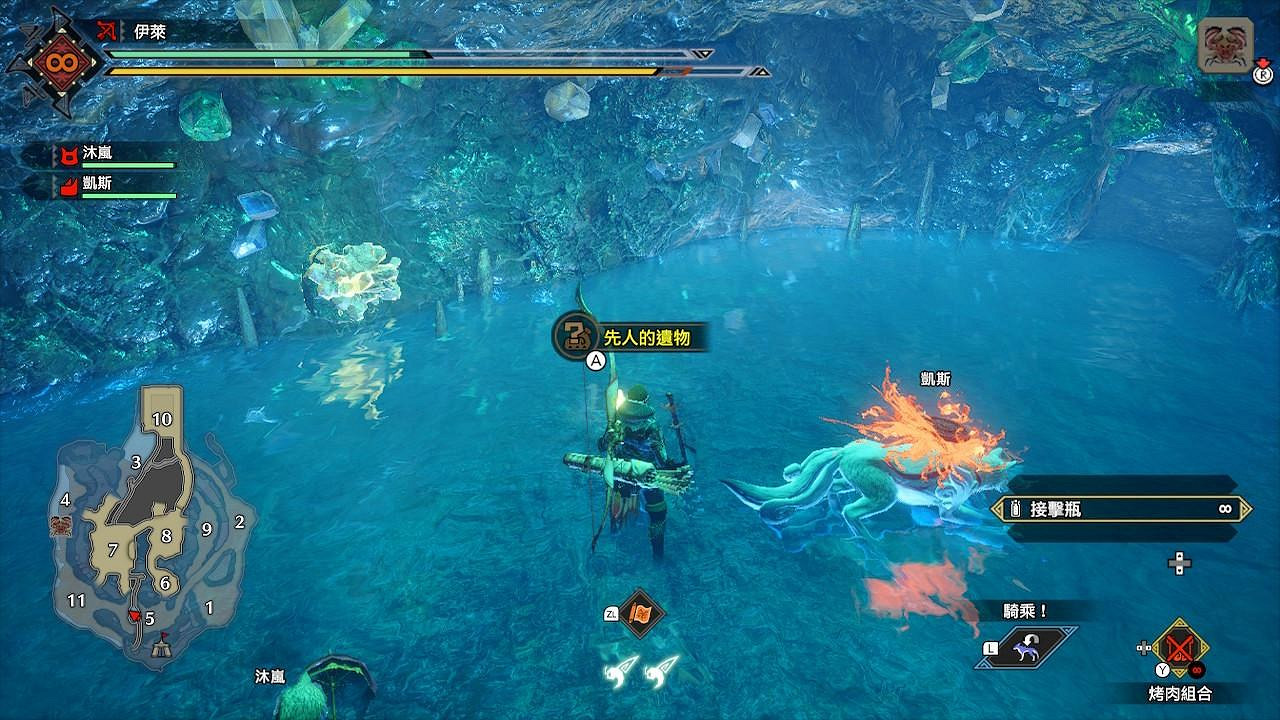Click the yellow stamina bar at the top
The height and width of the screenshot is (720, 1280).
point(400,71)
